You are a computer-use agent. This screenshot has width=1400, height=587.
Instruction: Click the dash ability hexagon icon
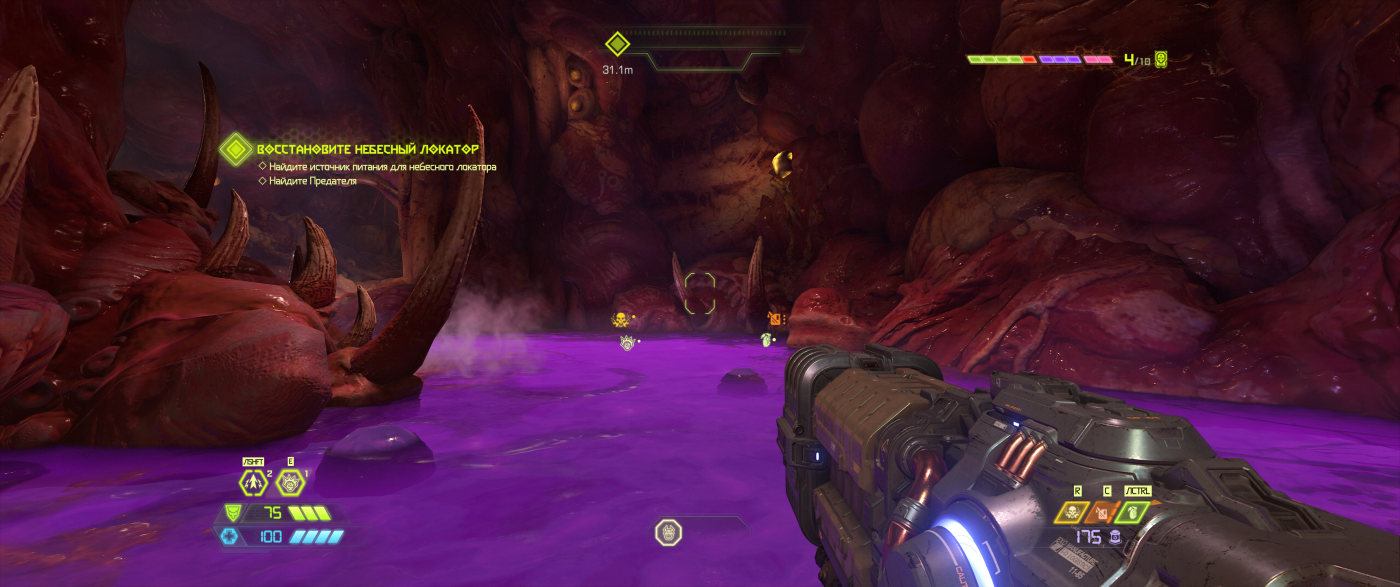tap(251, 482)
